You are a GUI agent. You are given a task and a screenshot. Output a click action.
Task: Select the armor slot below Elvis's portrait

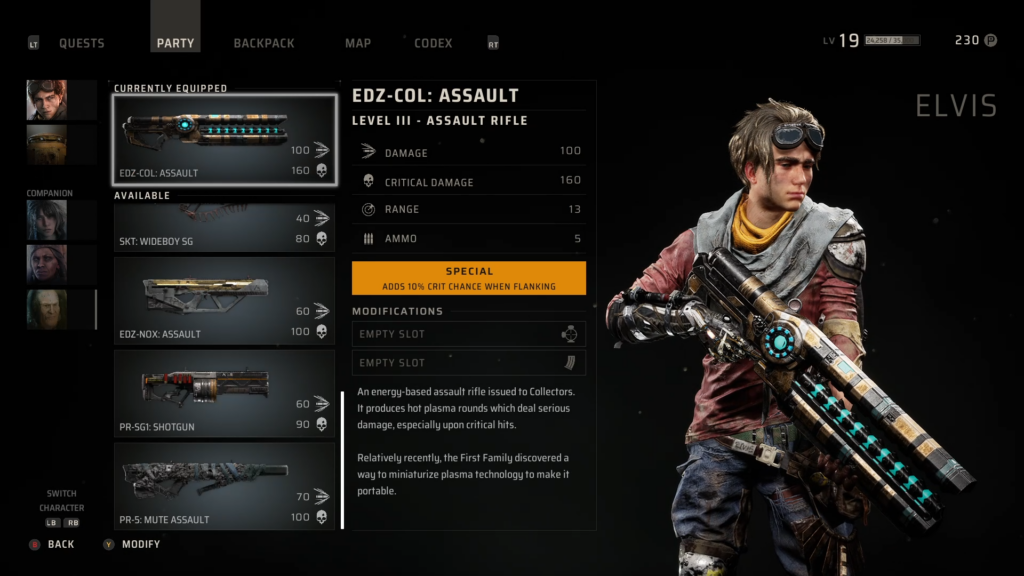47,145
